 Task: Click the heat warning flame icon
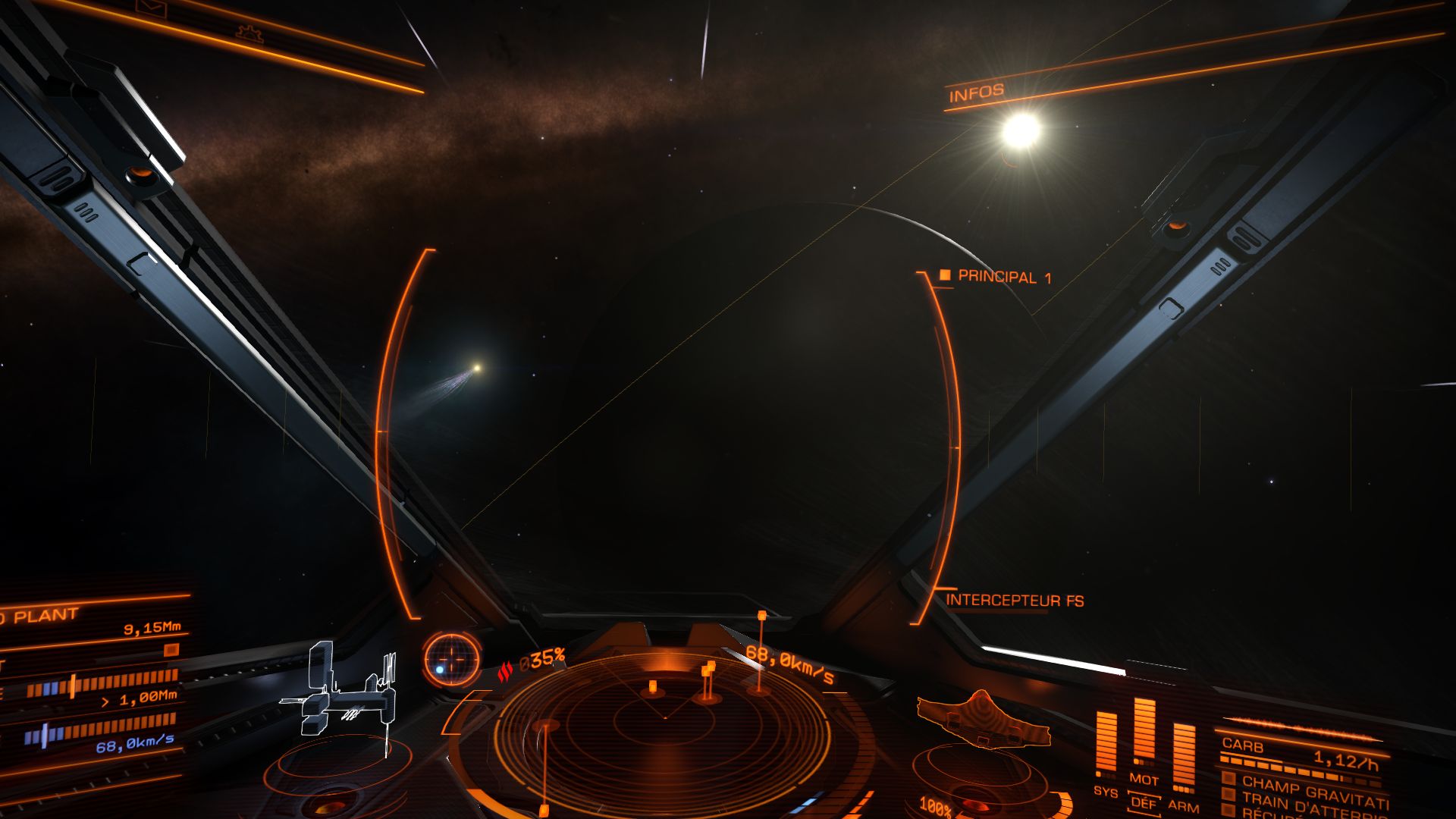tap(506, 670)
